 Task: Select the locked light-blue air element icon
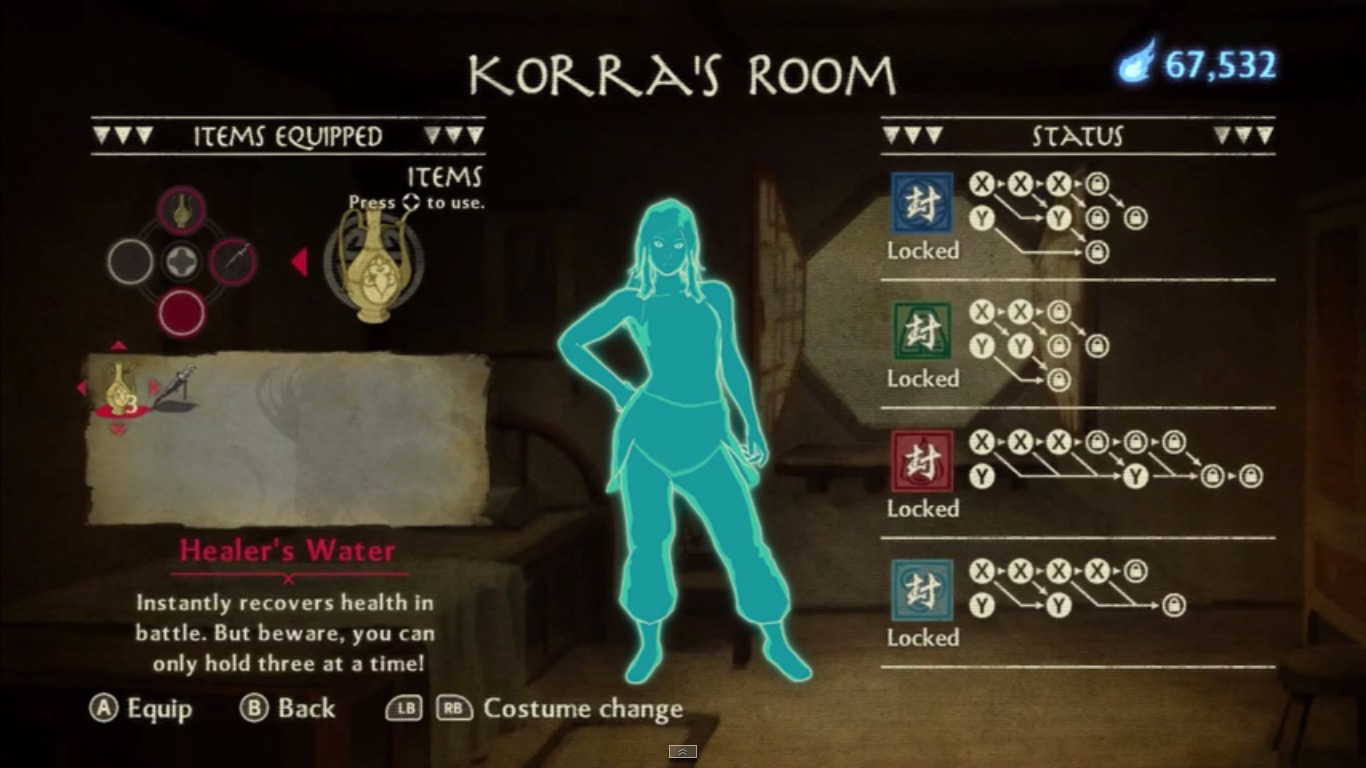922,590
